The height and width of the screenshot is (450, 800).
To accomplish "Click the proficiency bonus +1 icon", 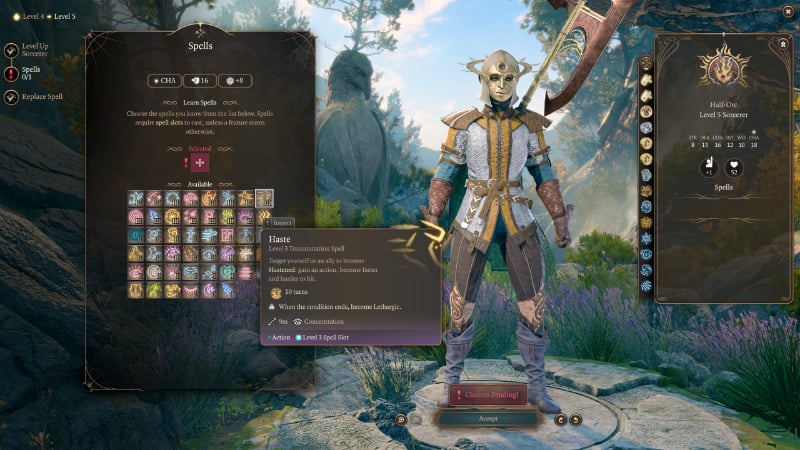I will pos(707,166).
